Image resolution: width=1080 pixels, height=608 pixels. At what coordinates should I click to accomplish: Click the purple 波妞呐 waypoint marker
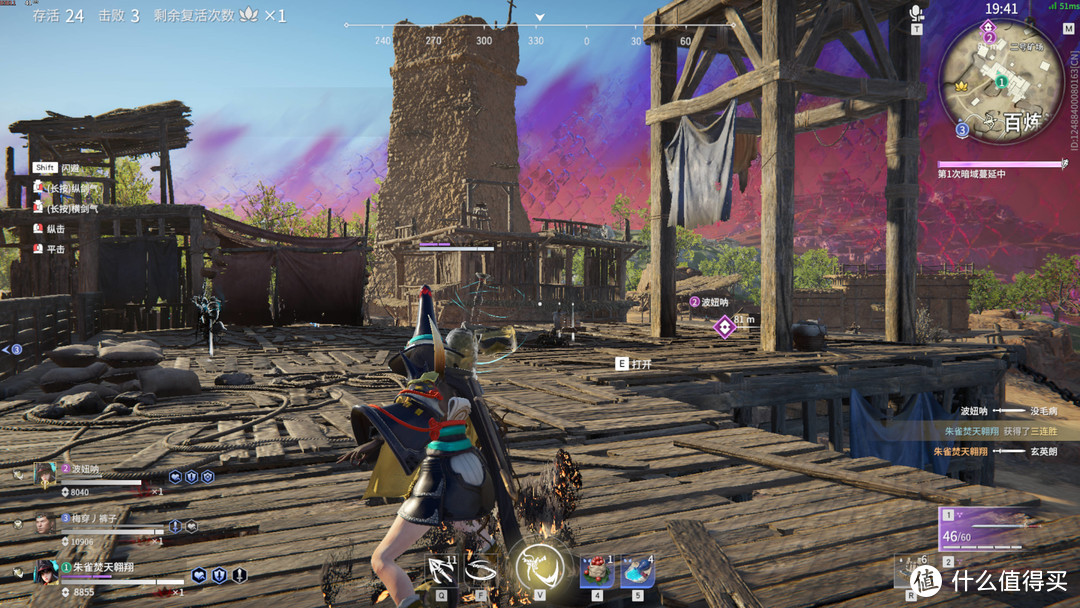[x=723, y=326]
